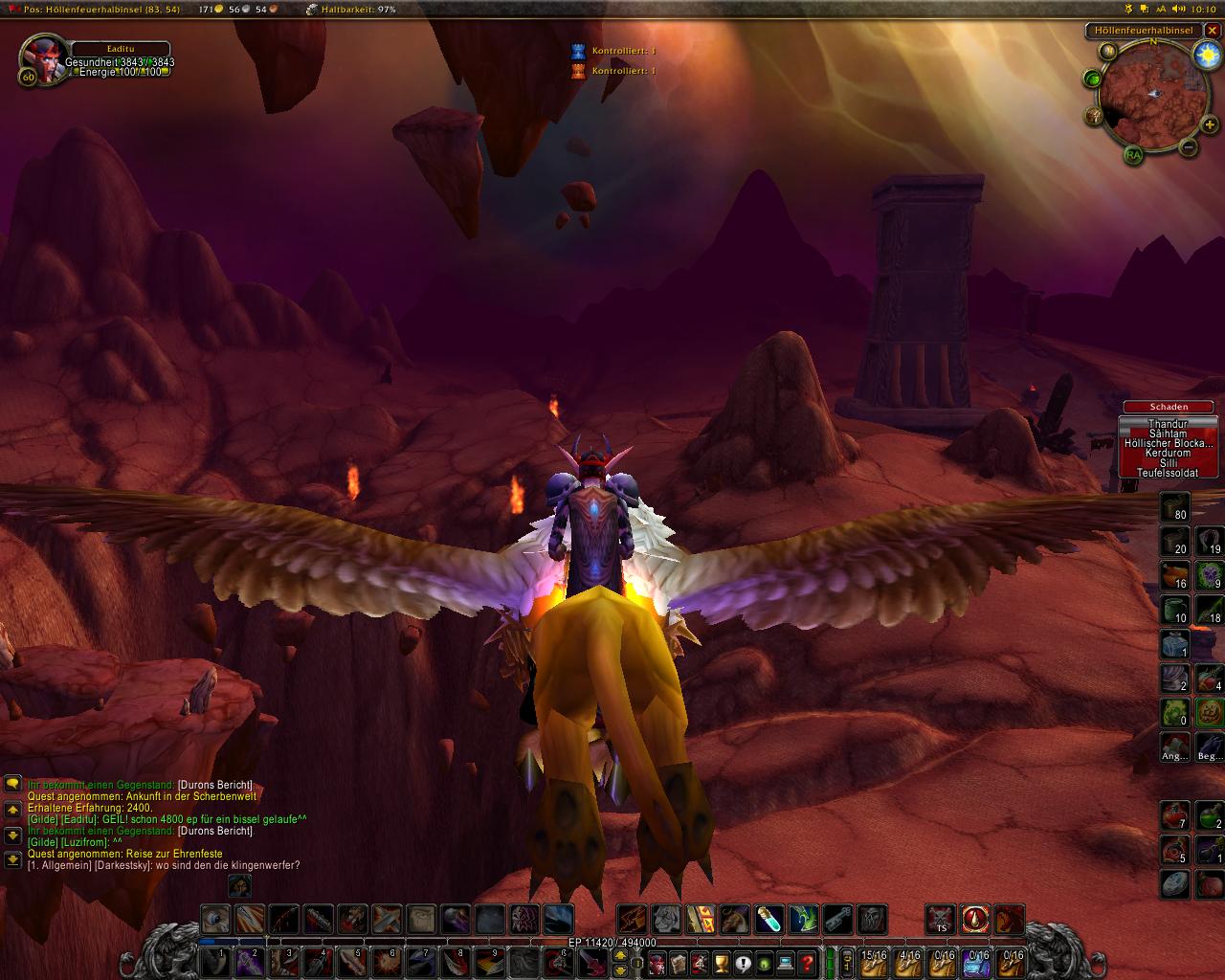
Task: Zoom out on the minimap
Action: tap(1188, 147)
